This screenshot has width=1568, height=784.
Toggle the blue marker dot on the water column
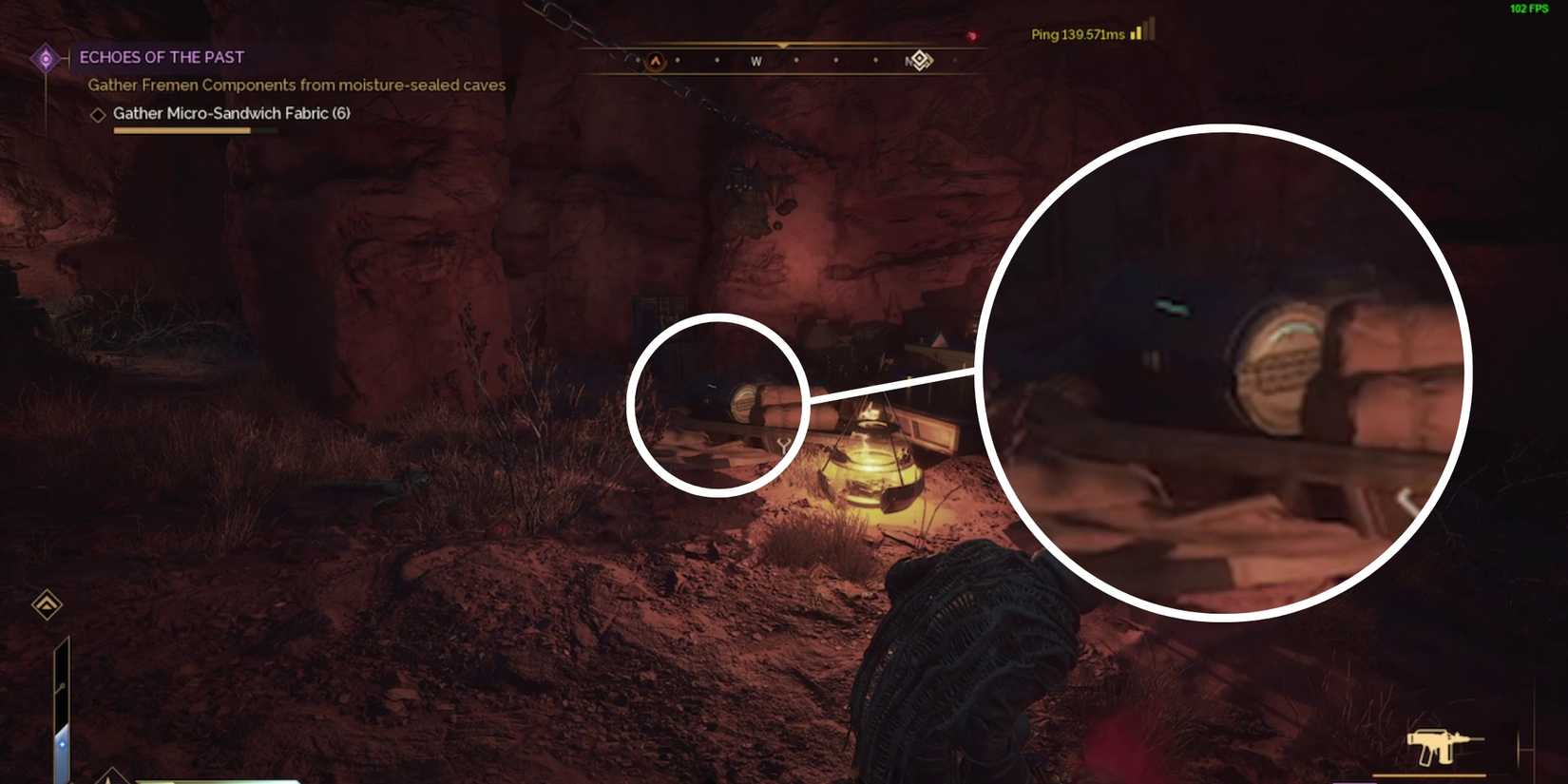point(63,745)
